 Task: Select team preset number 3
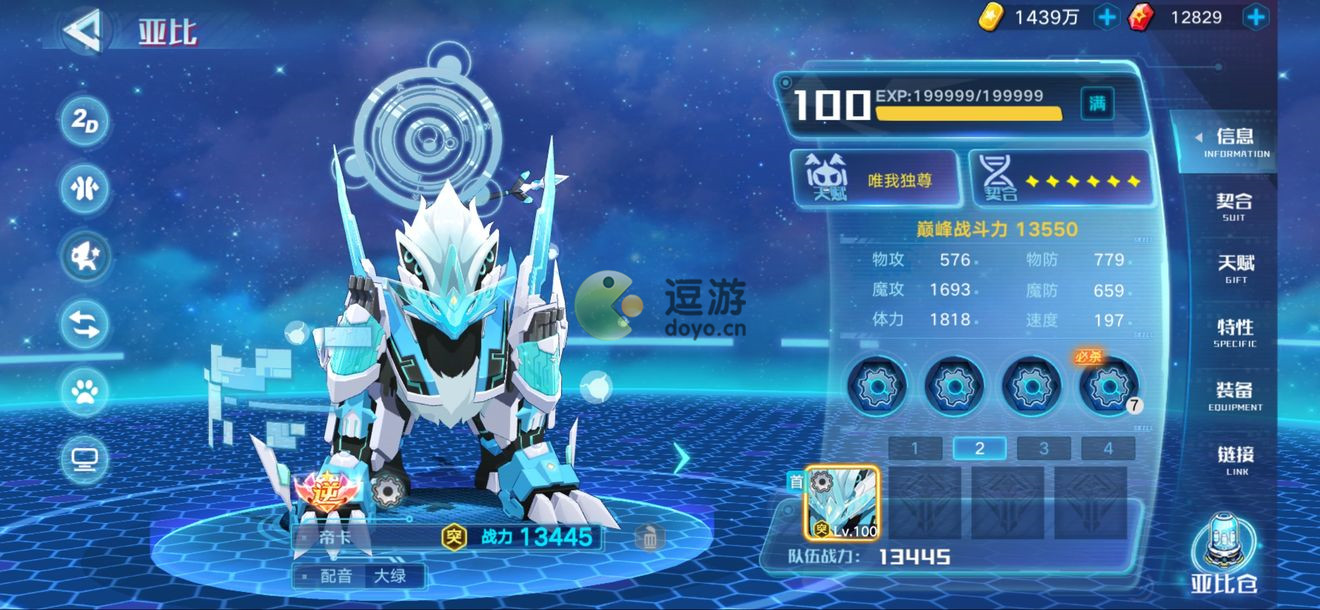click(1043, 449)
